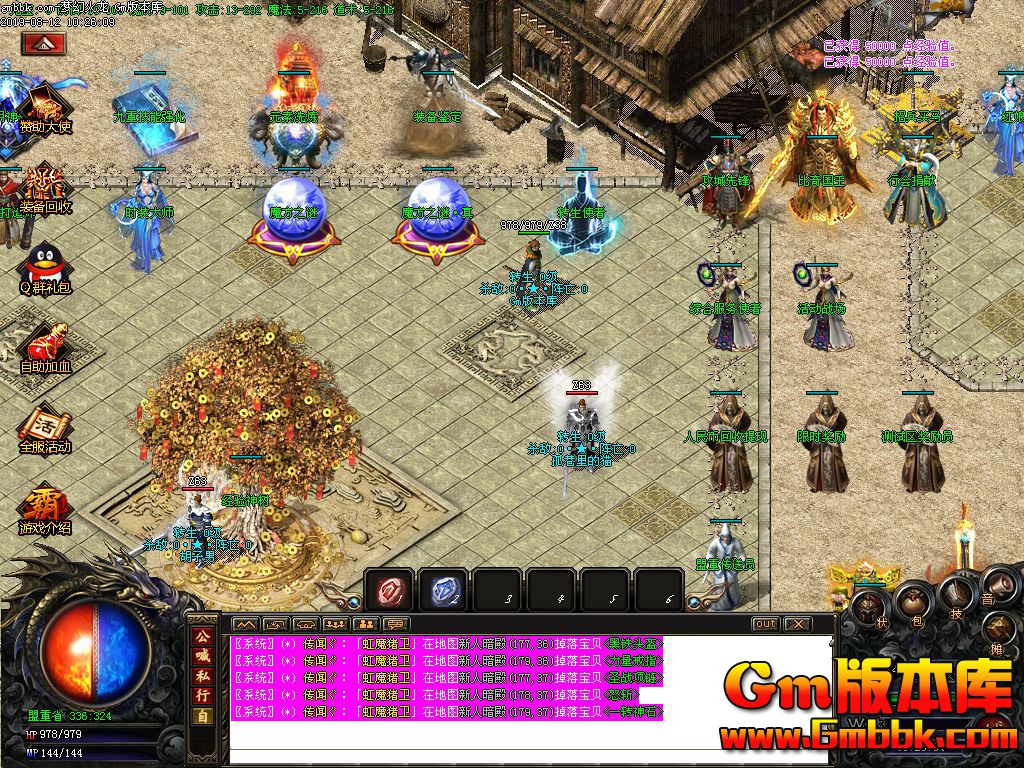Image resolution: width=1024 pixels, height=768 pixels.
Task: Close the chat panel with the X button
Action: click(x=797, y=624)
